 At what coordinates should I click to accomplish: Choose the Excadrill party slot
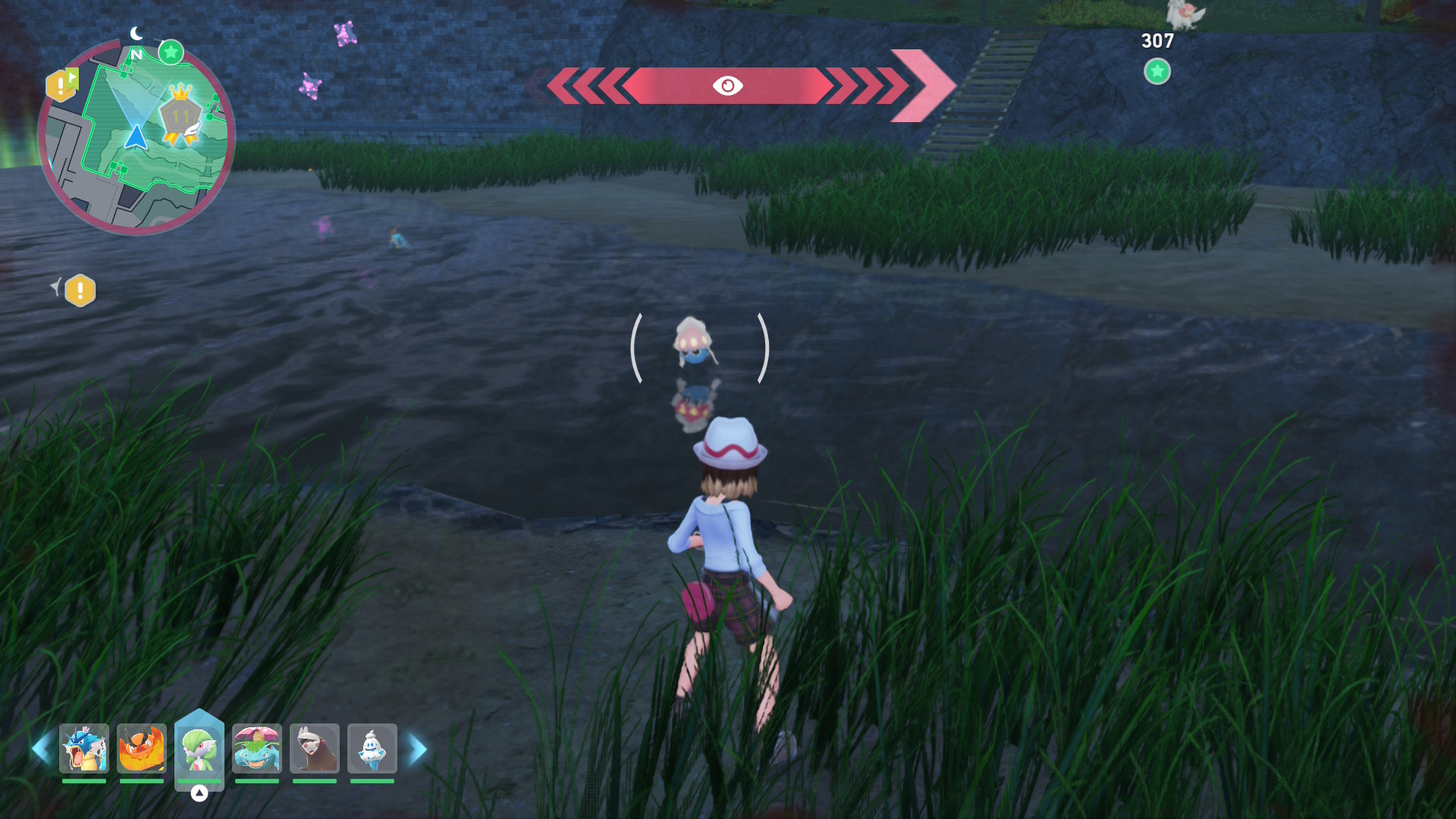[x=315, y=748]
